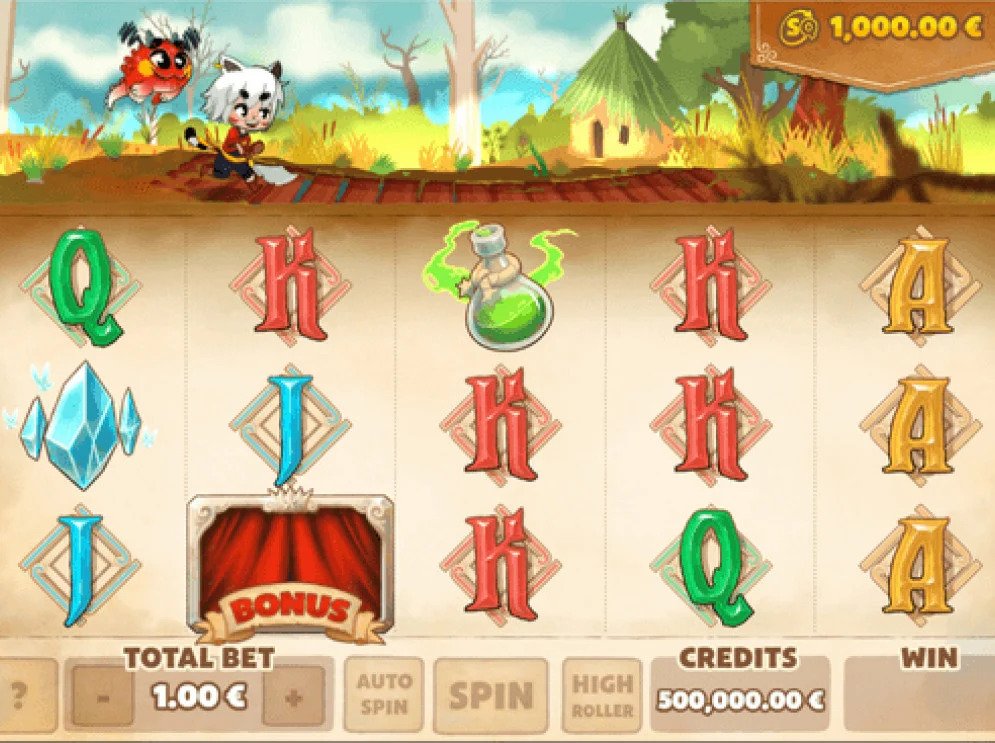Activate High Roller mode

[602, 696]
